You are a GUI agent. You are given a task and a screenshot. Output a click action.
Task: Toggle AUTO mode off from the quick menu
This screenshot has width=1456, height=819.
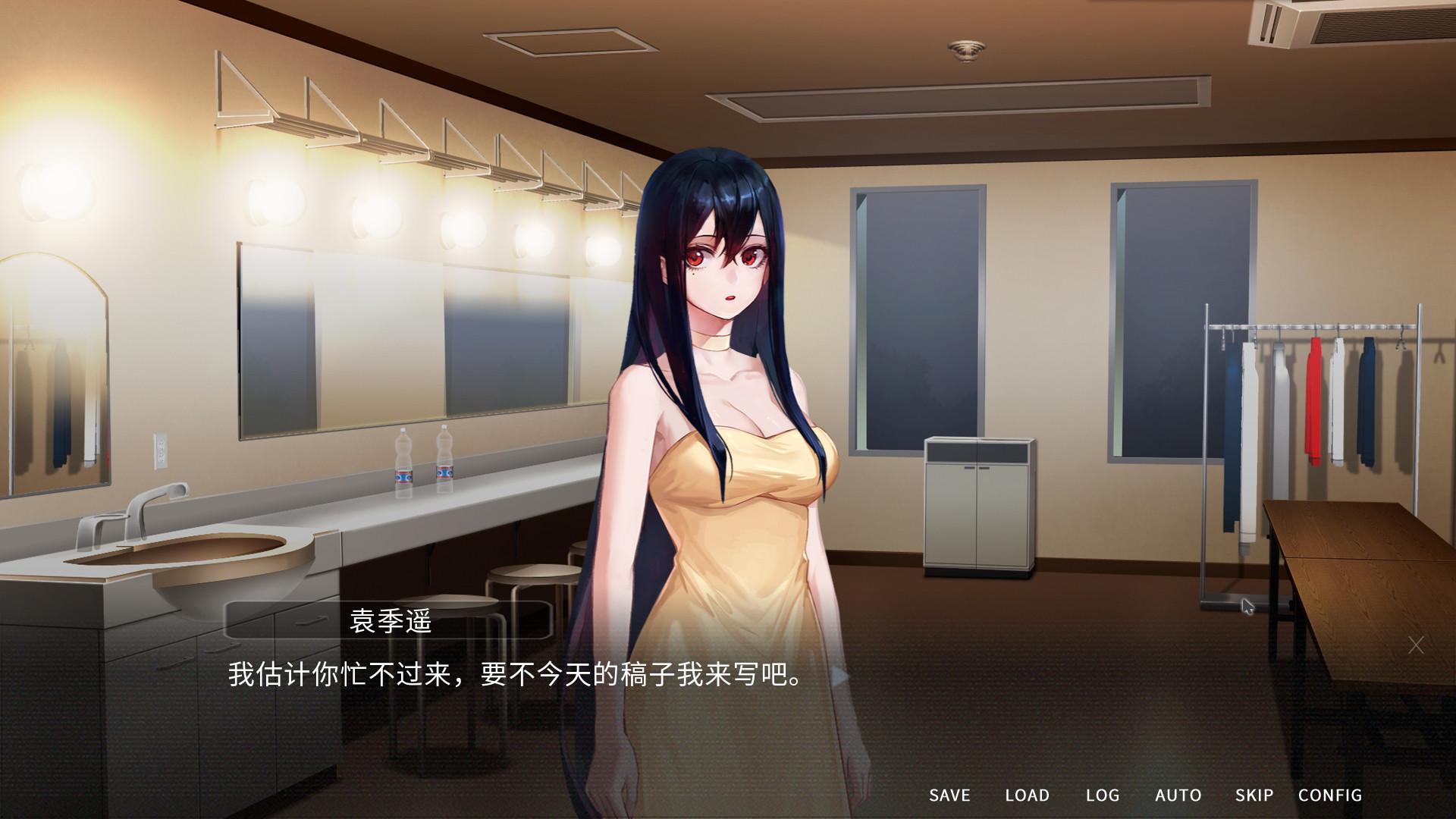tap(1178, 795)
